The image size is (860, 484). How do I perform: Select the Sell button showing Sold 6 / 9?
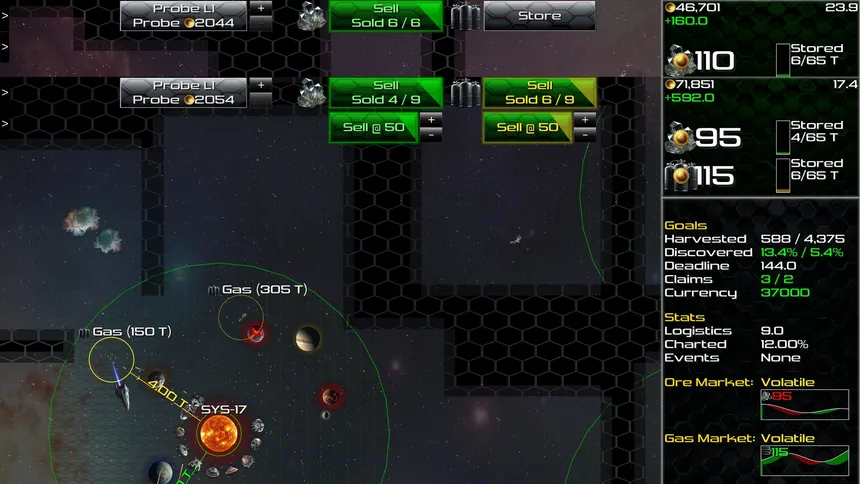click(x=539, y=93)
